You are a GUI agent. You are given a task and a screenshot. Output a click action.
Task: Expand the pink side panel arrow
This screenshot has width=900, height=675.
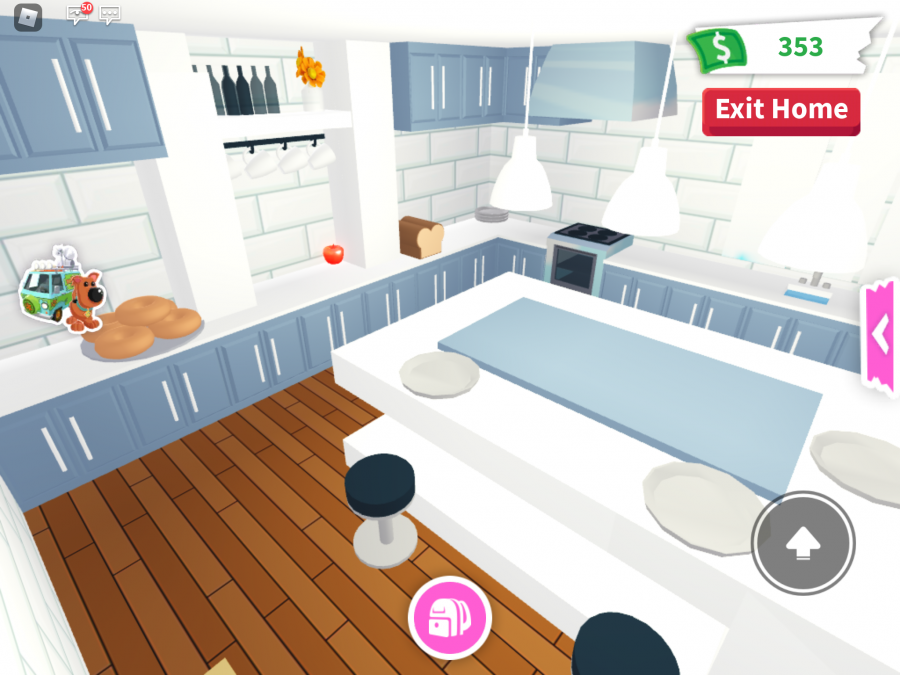click(x=880, y=337)
